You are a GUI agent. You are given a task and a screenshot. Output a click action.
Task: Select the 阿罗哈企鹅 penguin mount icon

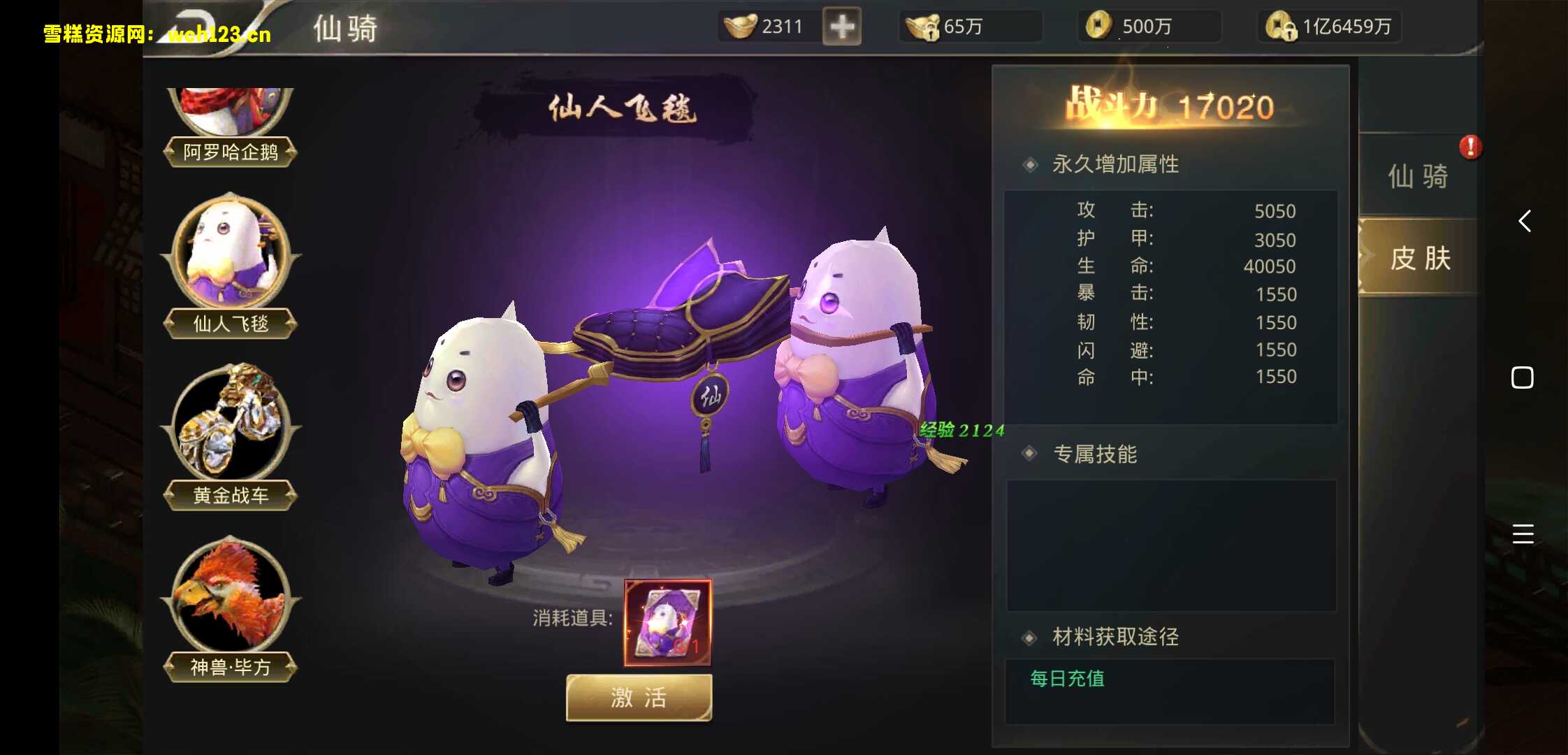229,112
